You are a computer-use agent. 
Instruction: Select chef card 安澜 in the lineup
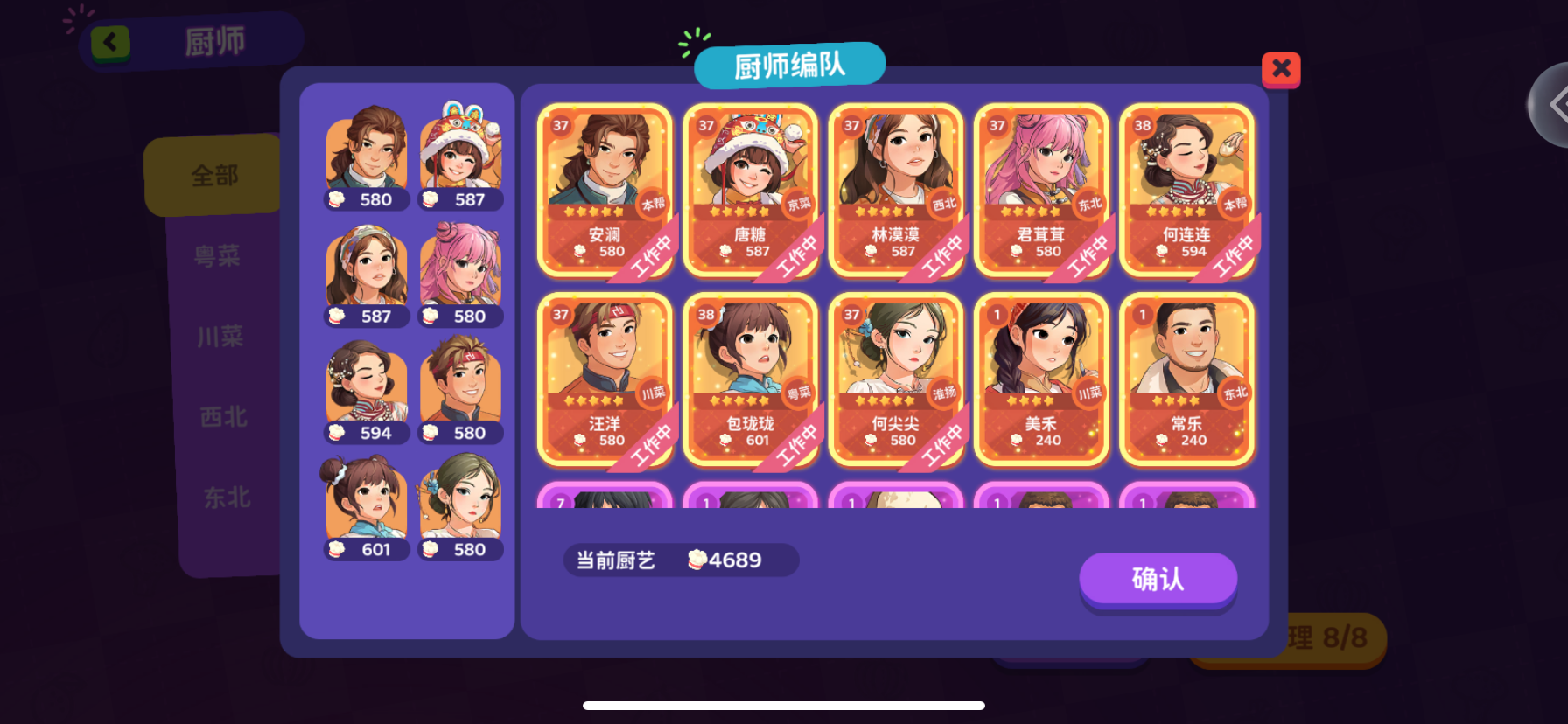[605, 188]
